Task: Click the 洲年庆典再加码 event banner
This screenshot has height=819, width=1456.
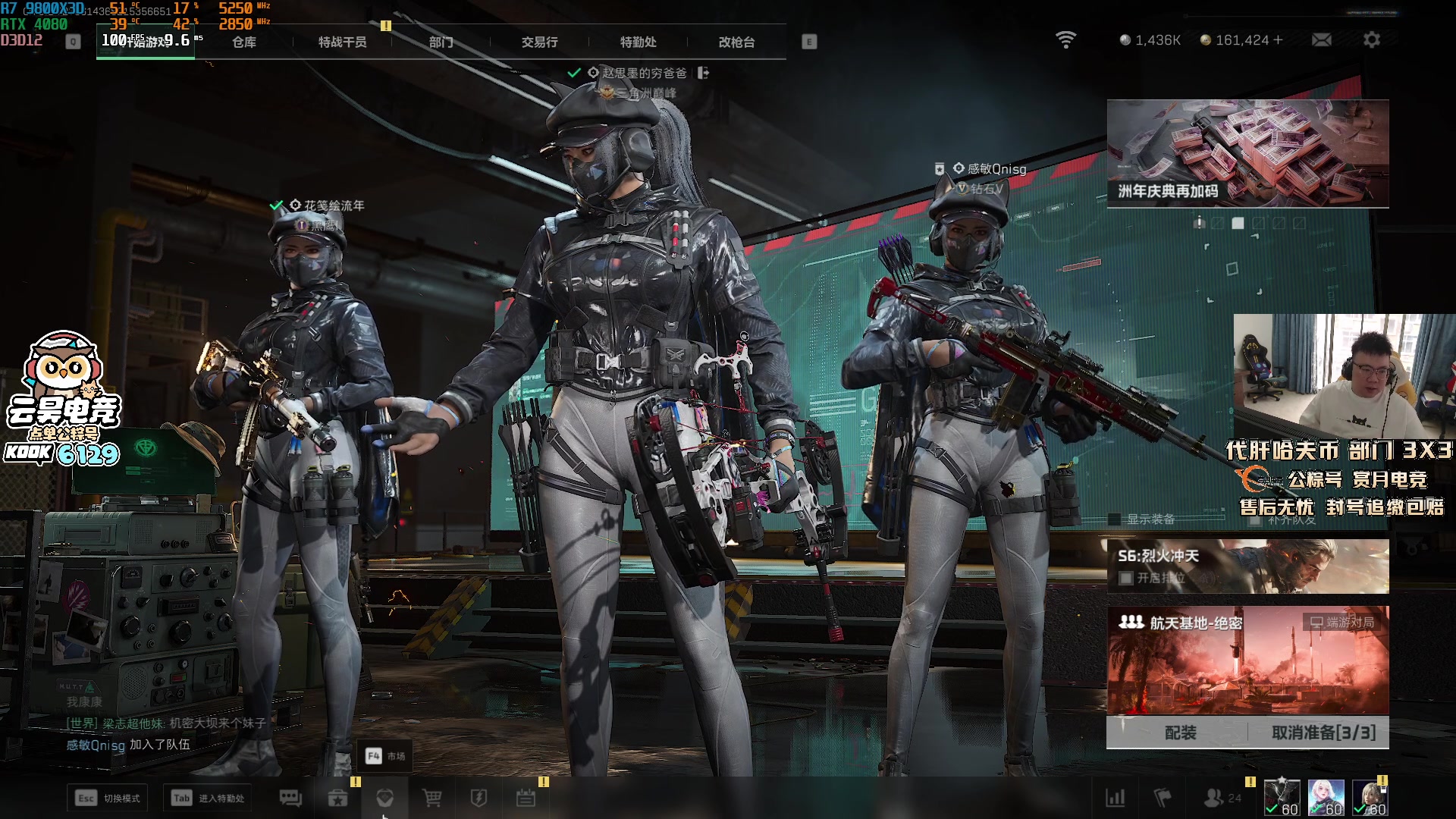Action: coord(1247,154)
